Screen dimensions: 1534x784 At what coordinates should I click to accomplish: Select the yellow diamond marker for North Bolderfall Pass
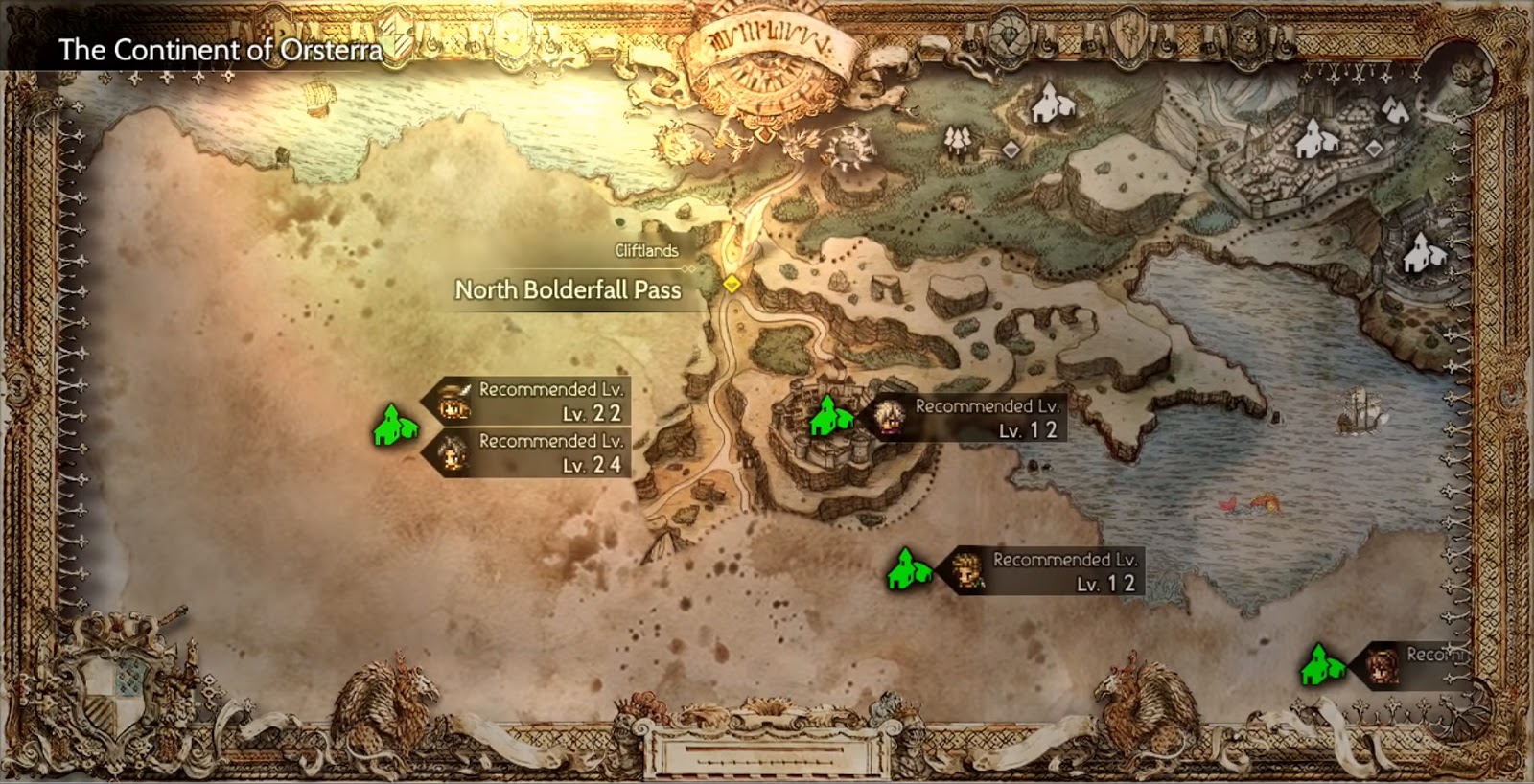[731, 283]
